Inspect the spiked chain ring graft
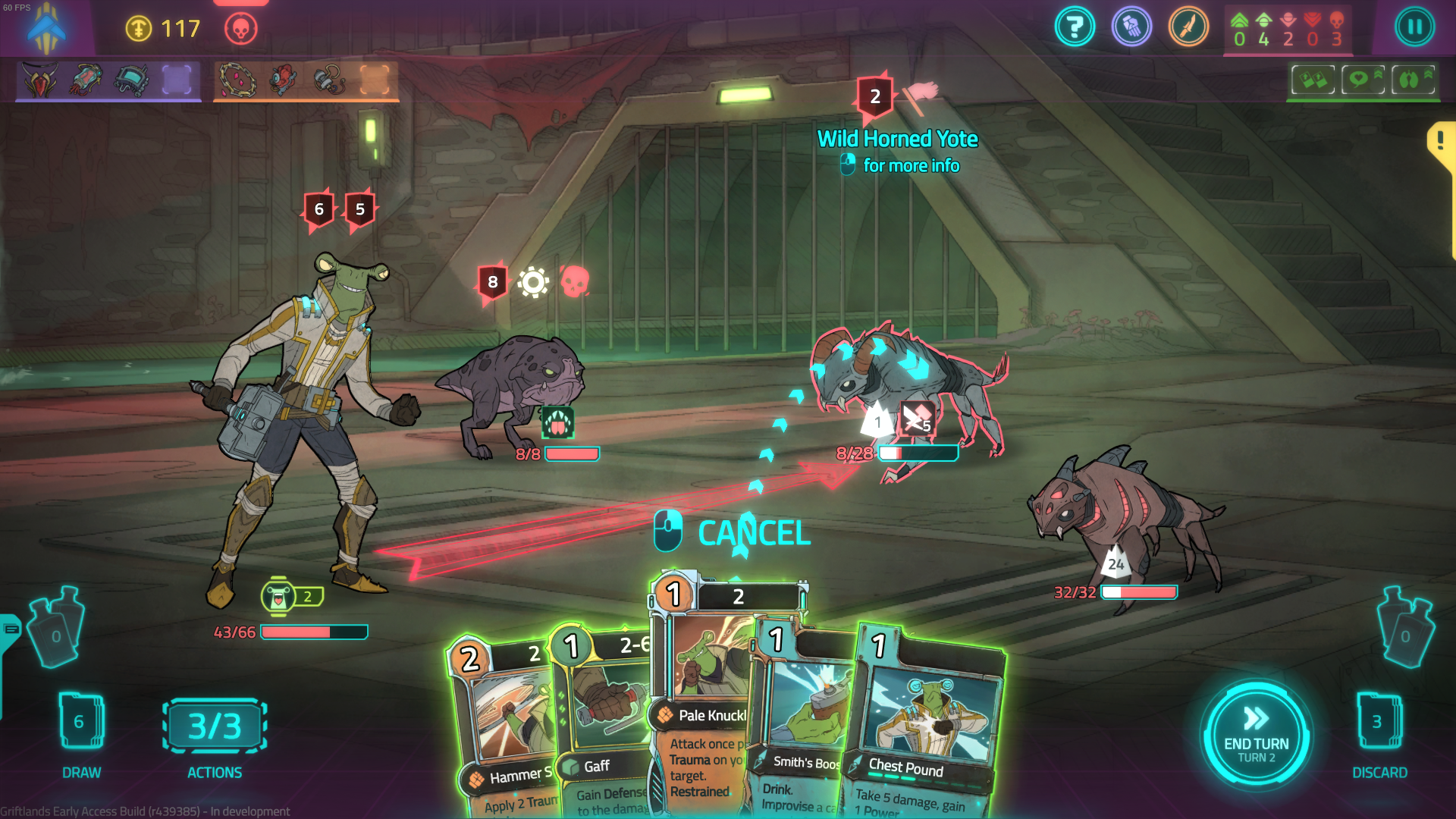Viewport: 1456px width, 819px height. (237, 80)
